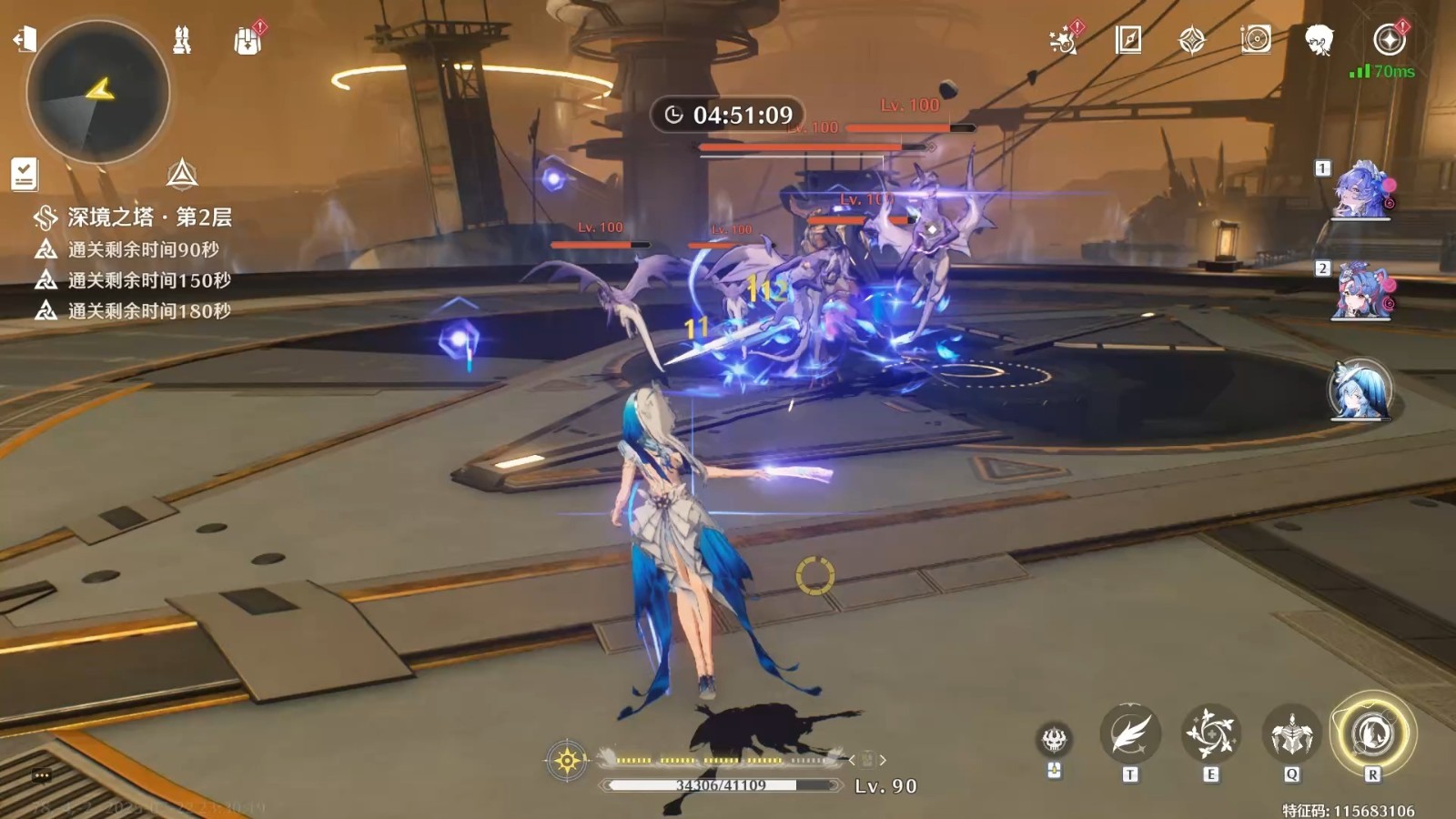This screenshot has width=1456, height=819.
Task: Switch to party member 1 portrait
Action: pos(1360,190)
